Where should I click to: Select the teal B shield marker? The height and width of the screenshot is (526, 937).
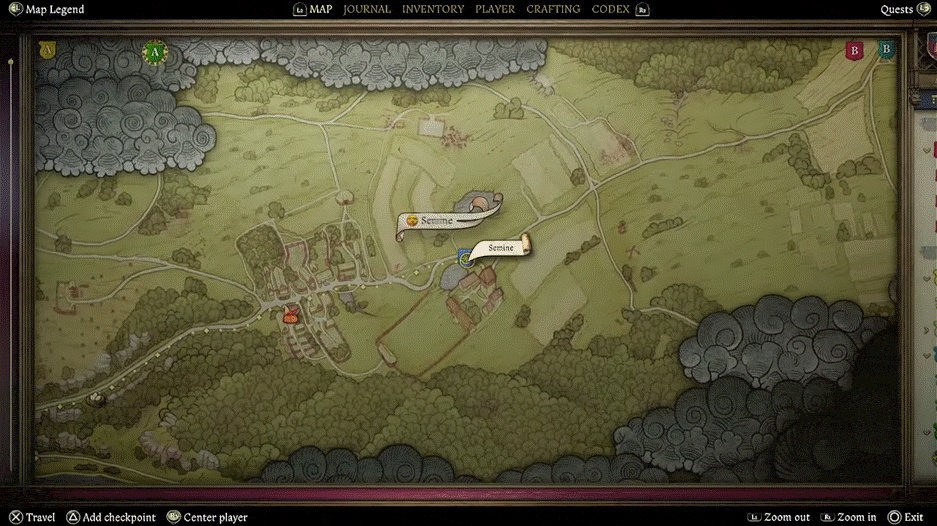click(885, 49)
